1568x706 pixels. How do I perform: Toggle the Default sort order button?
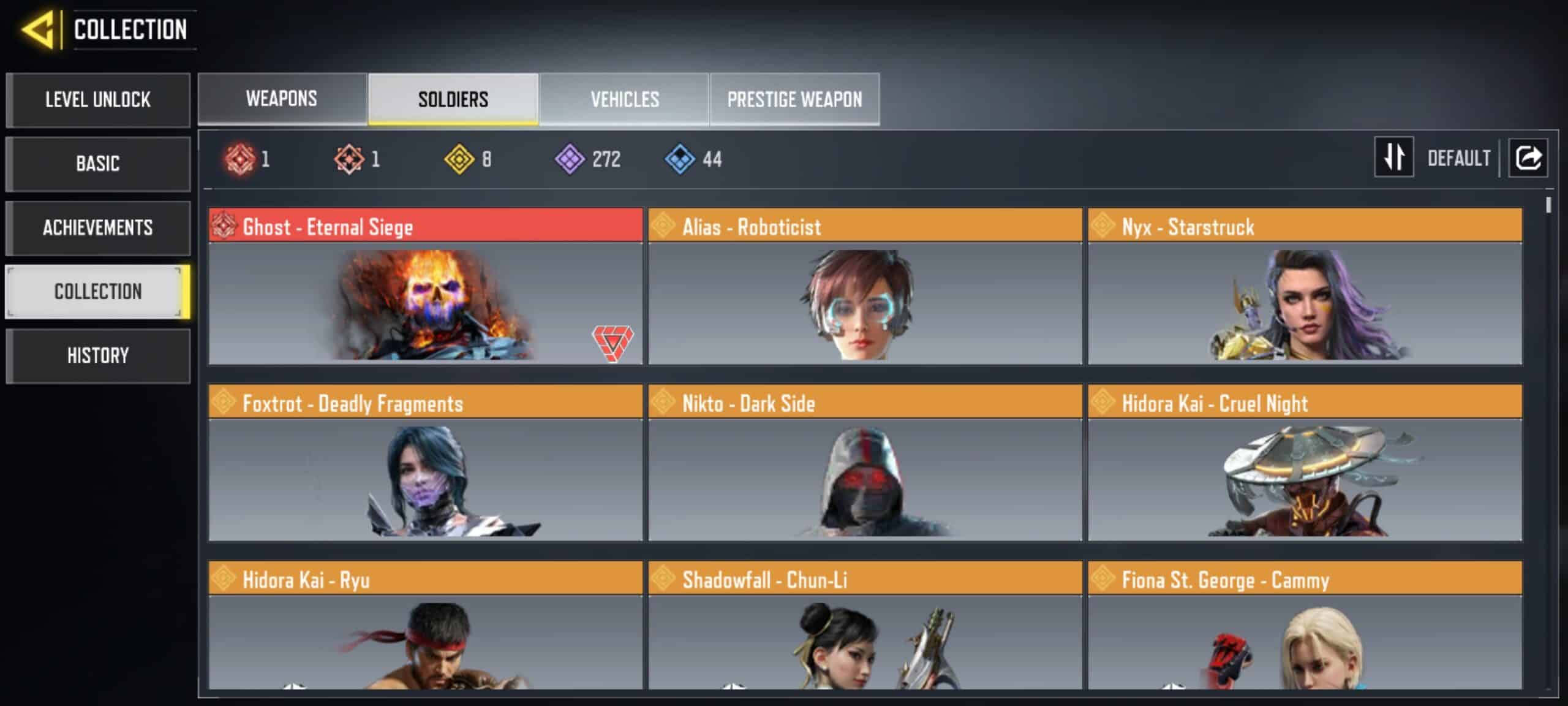1394,158
